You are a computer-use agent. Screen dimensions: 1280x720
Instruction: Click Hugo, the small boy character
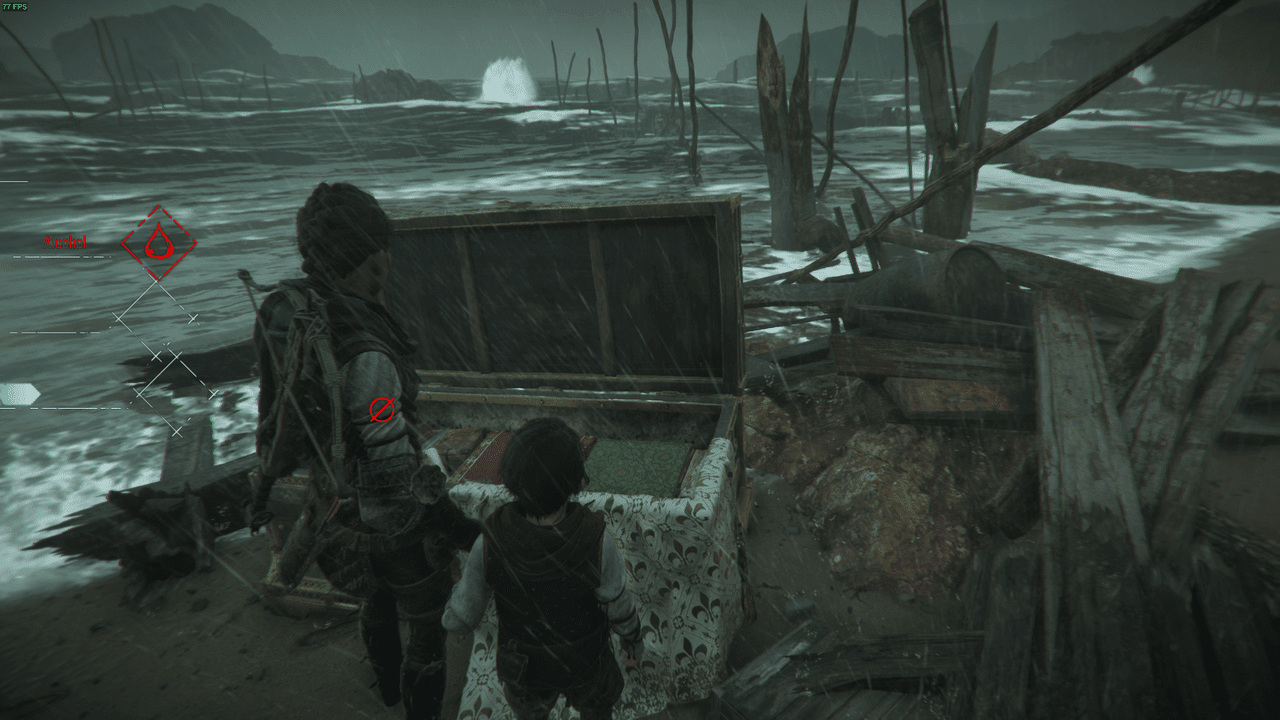(x=545, y=560)
